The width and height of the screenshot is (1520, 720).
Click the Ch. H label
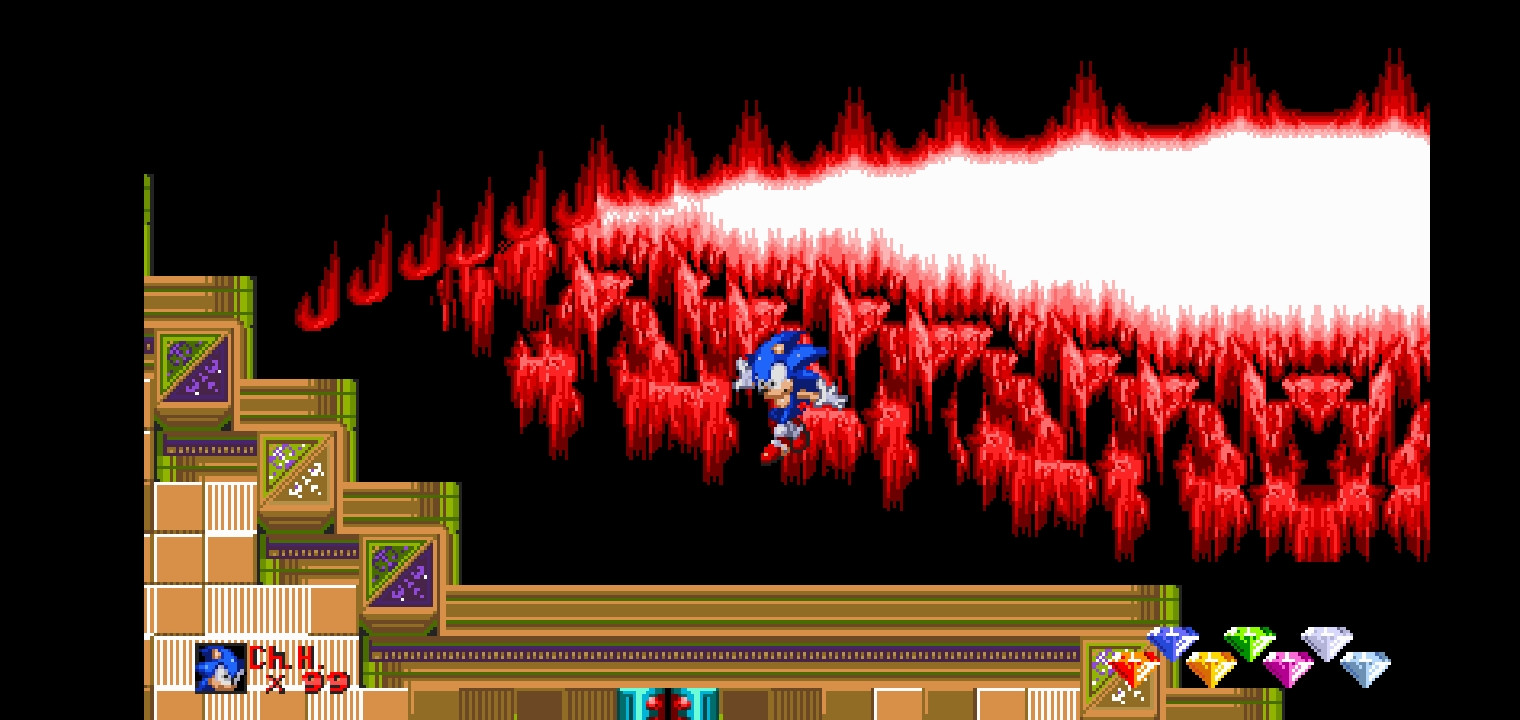(282, 658)
